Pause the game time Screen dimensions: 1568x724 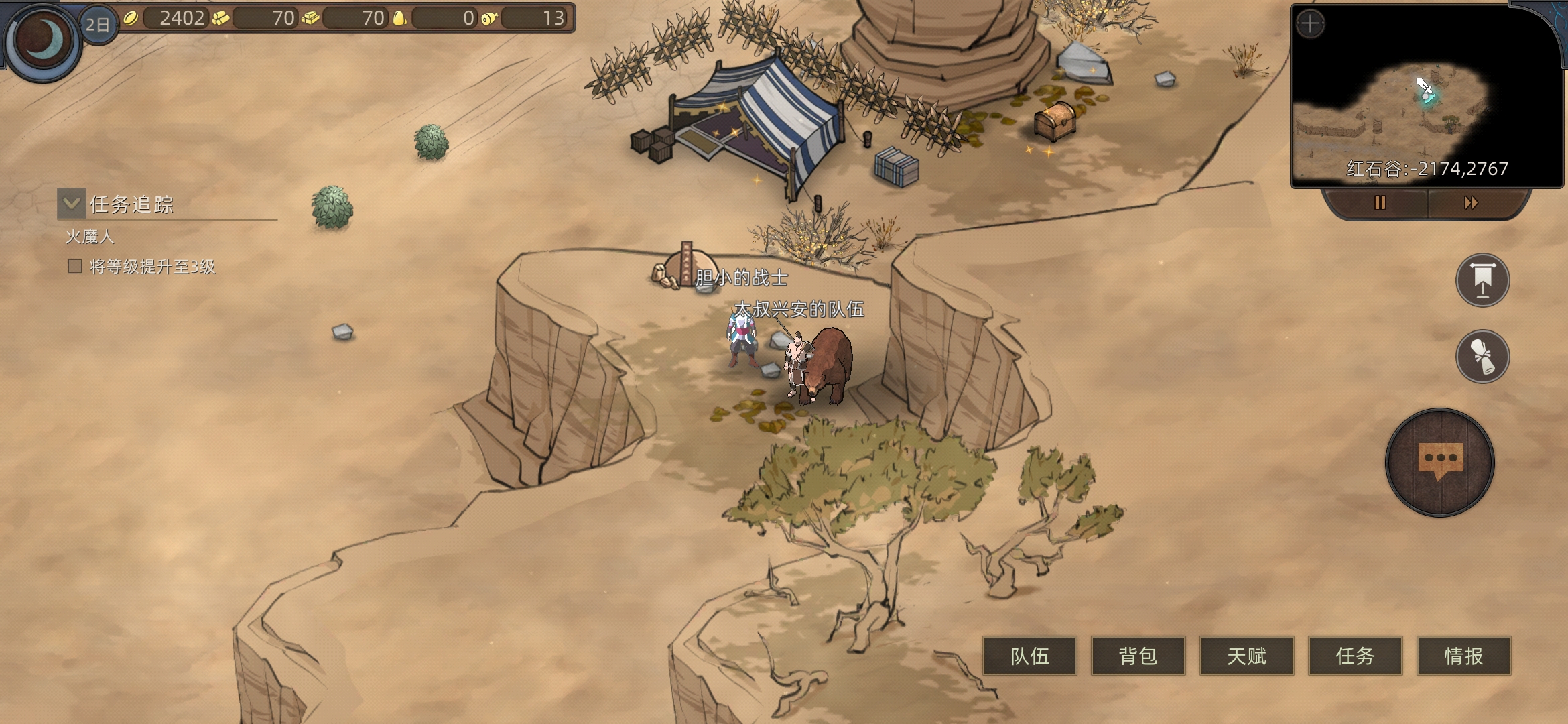click(1380, 203)
